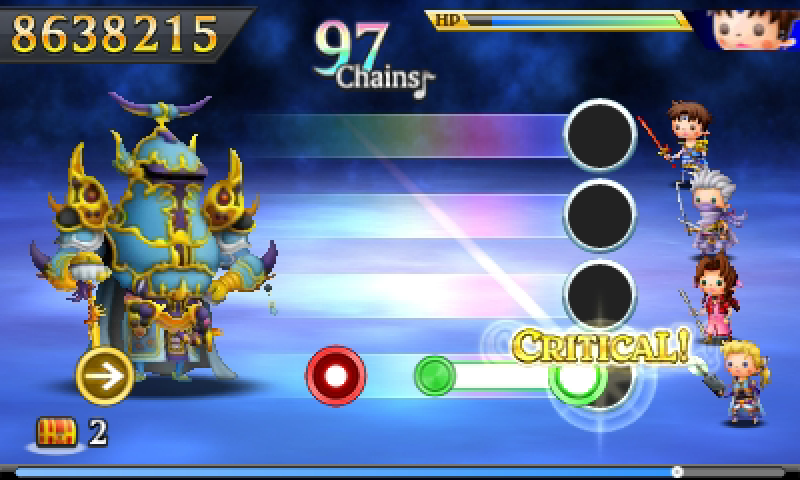
Task: Hit the yellow arrow slide trigger
Action: 105,375
